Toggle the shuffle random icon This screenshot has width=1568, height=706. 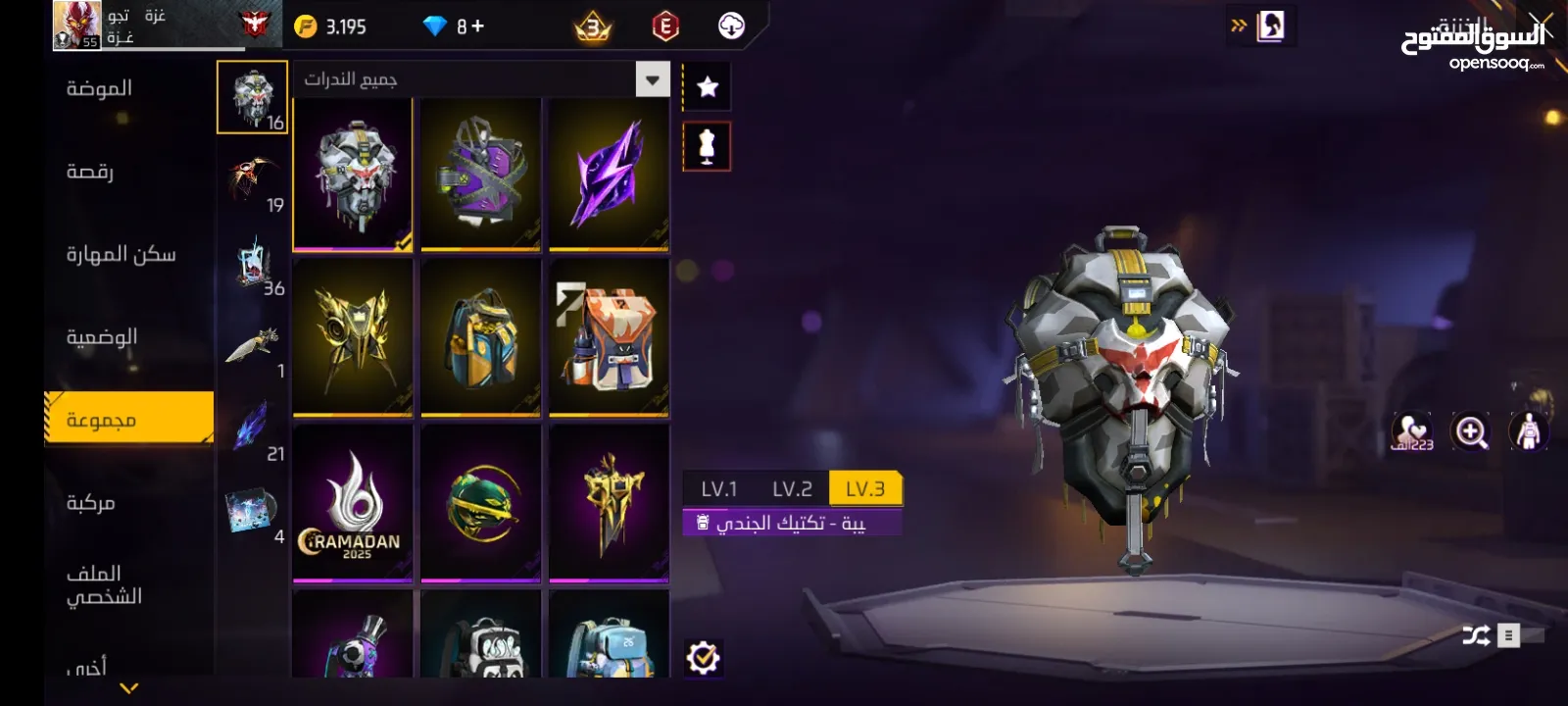click(1476, 635)
